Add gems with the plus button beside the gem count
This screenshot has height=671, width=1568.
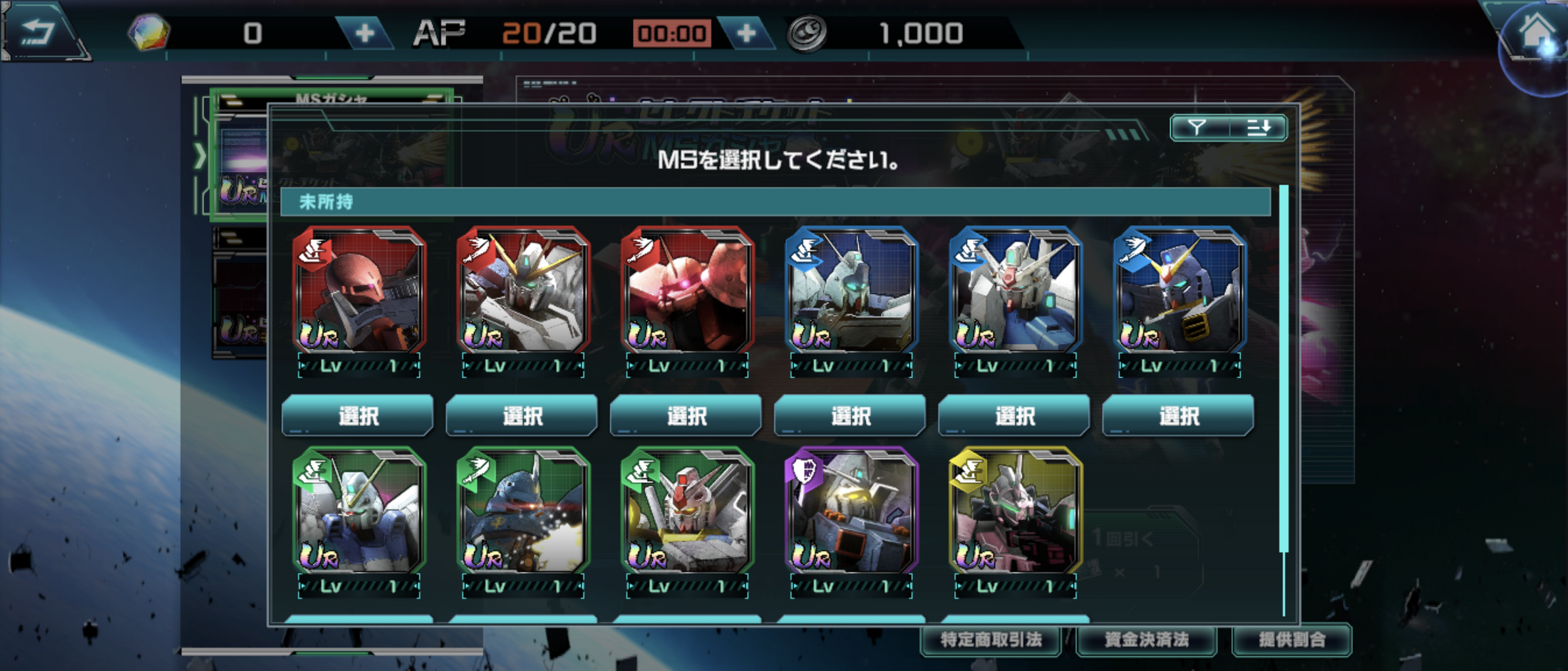click(364, 33)
